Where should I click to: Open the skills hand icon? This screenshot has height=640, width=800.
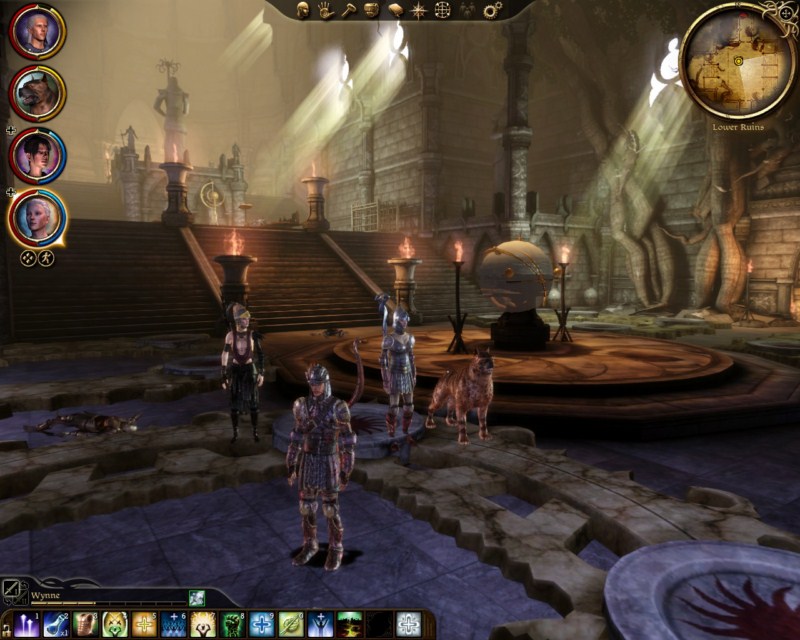click(325, 10)
